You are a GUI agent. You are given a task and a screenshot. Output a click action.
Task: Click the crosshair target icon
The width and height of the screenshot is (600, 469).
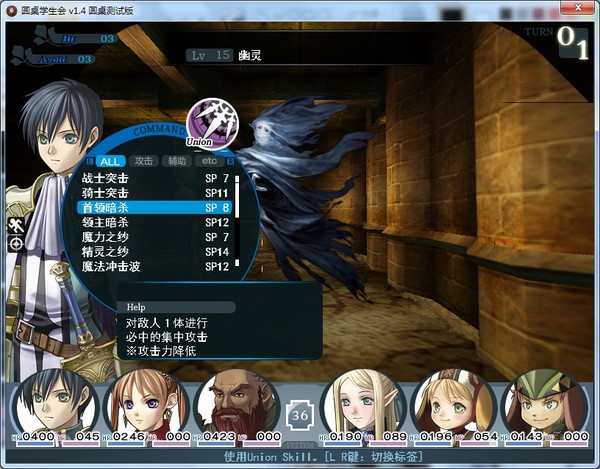pyautogui.click(x=16, y=243)
